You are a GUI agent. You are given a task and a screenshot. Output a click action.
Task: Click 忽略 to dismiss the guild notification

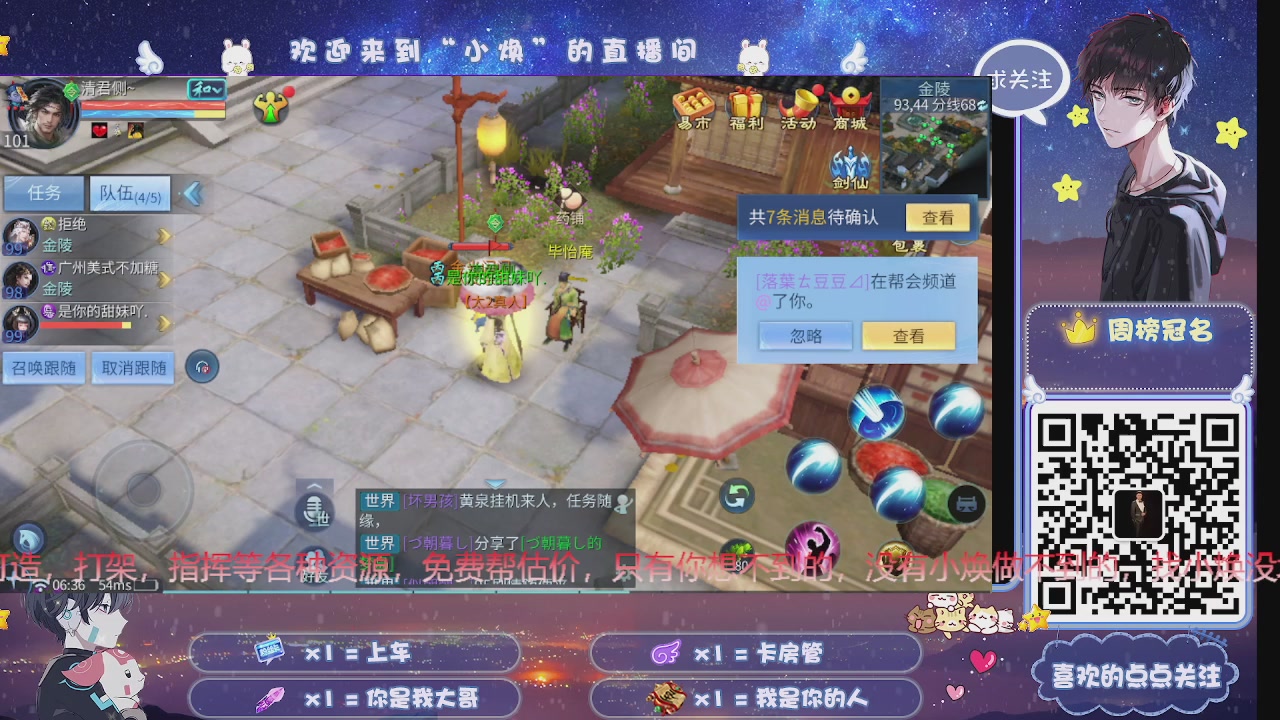[x=805, y=336]
